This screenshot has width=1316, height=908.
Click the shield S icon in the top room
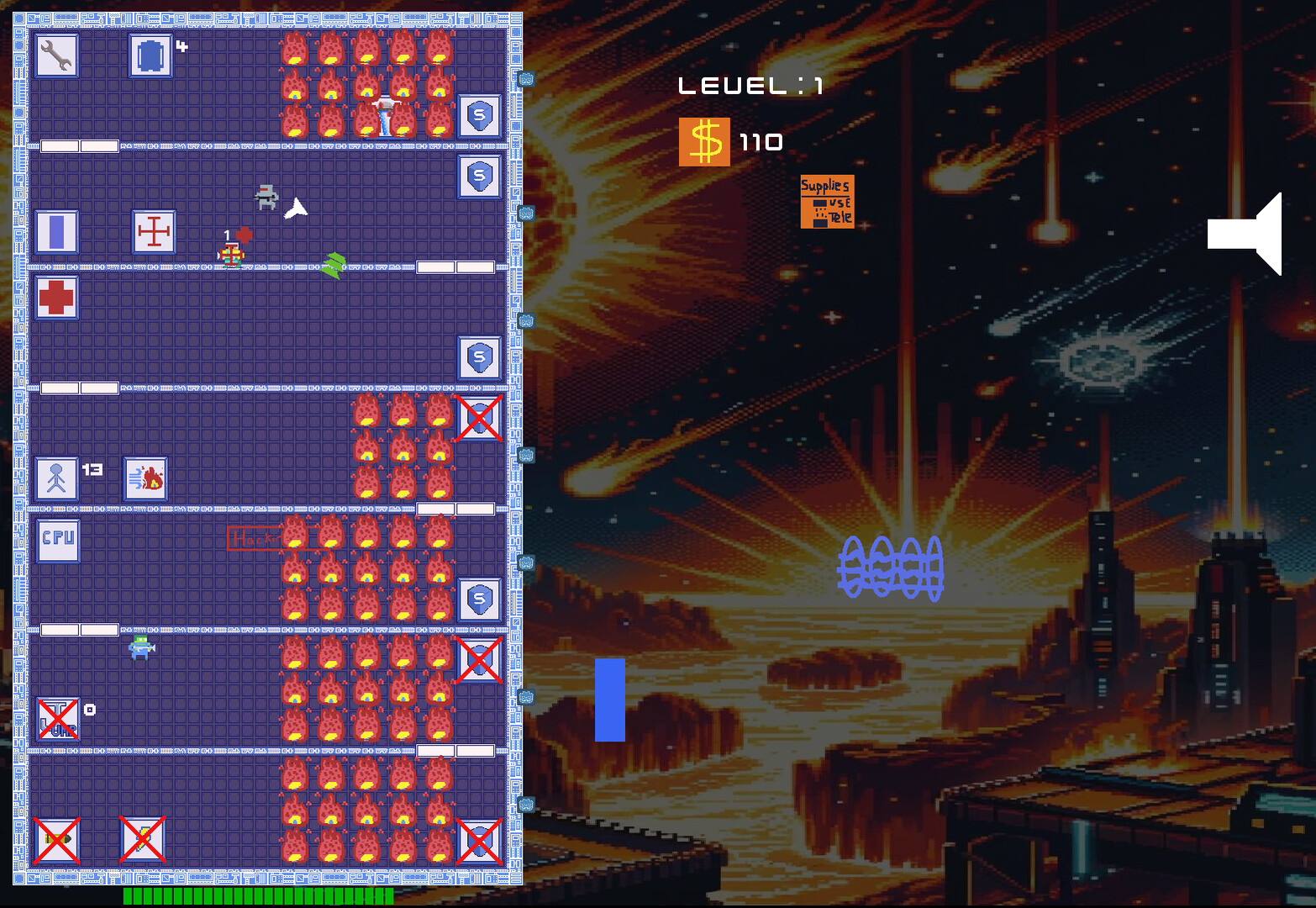click(479, 115)
